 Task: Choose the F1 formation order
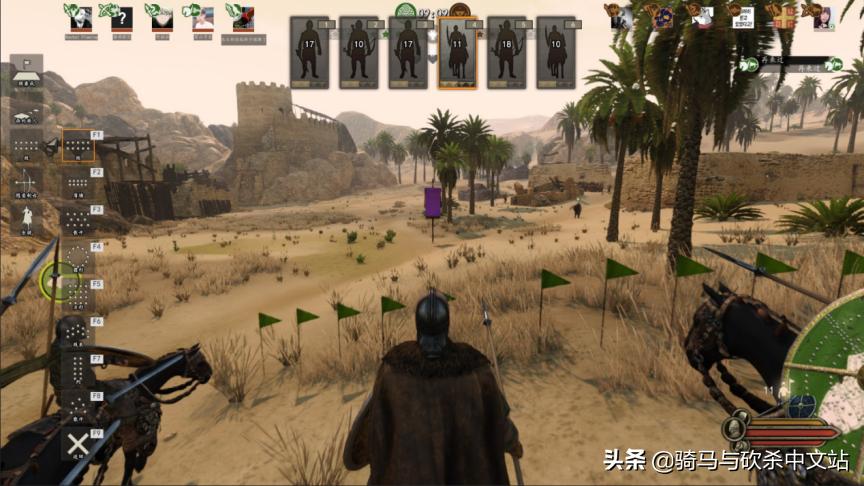point(78,146)
